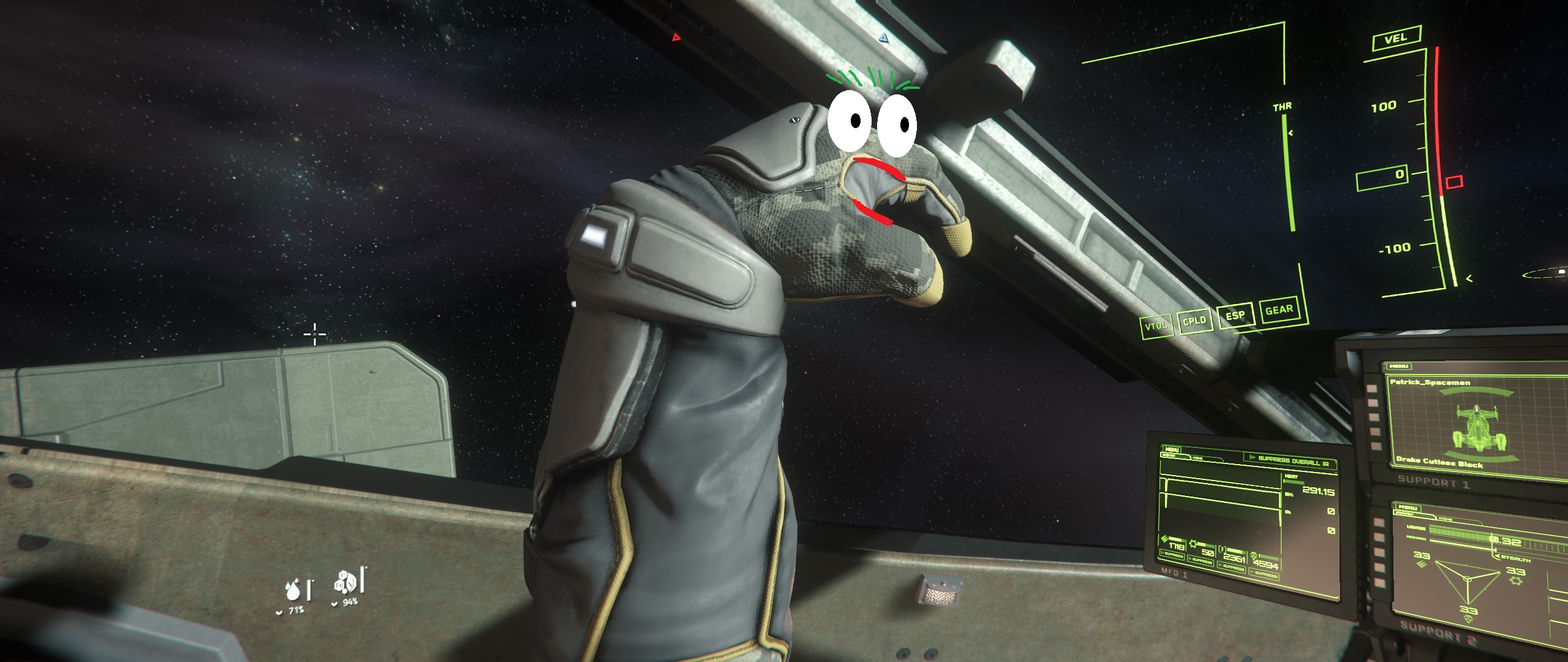Switch to the Items tab on Support 2
The image size is (1568, 662).
[1445, 519]
